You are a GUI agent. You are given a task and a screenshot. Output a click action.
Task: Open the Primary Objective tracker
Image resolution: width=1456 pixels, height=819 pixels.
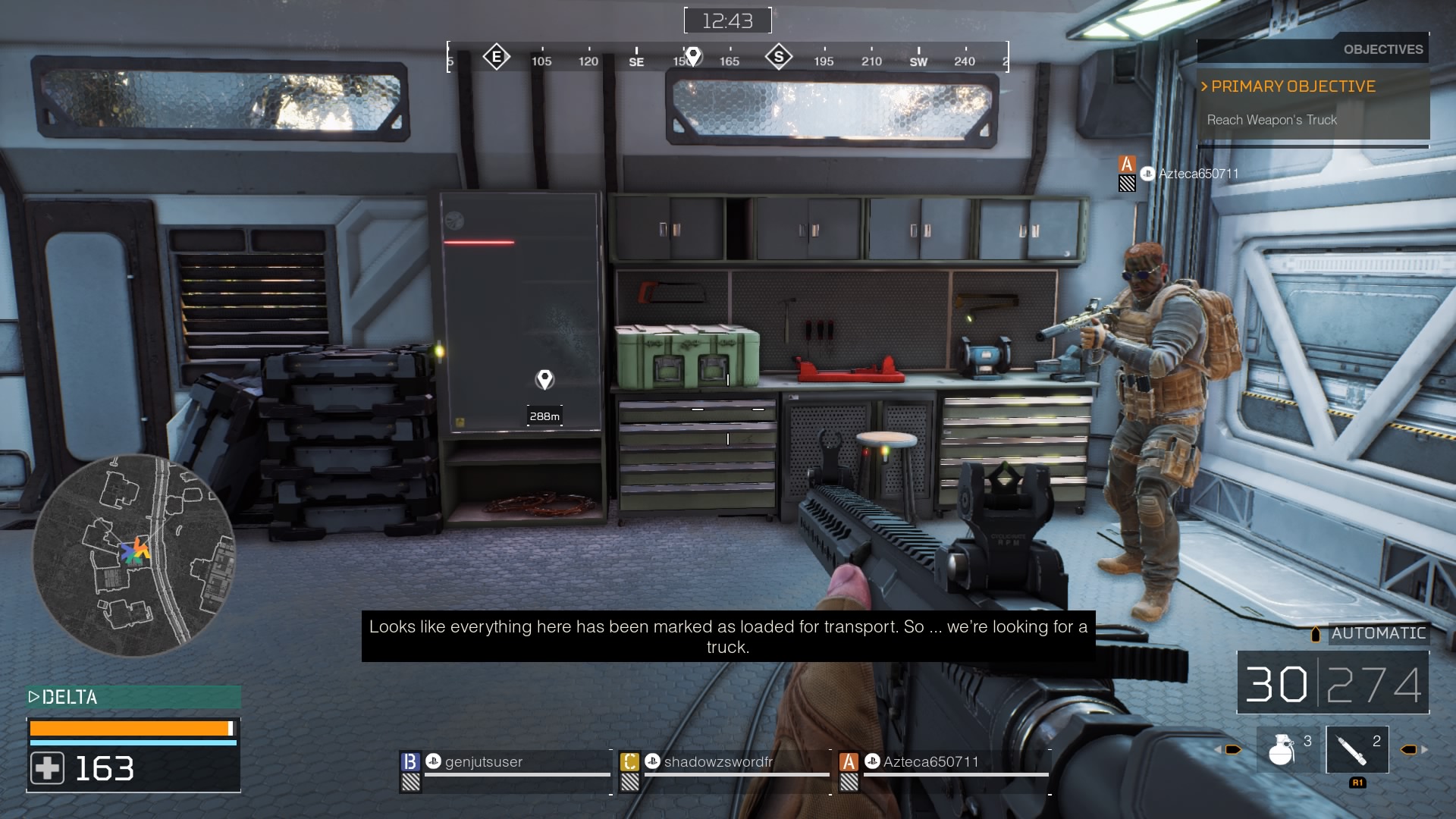point(1293,86)
